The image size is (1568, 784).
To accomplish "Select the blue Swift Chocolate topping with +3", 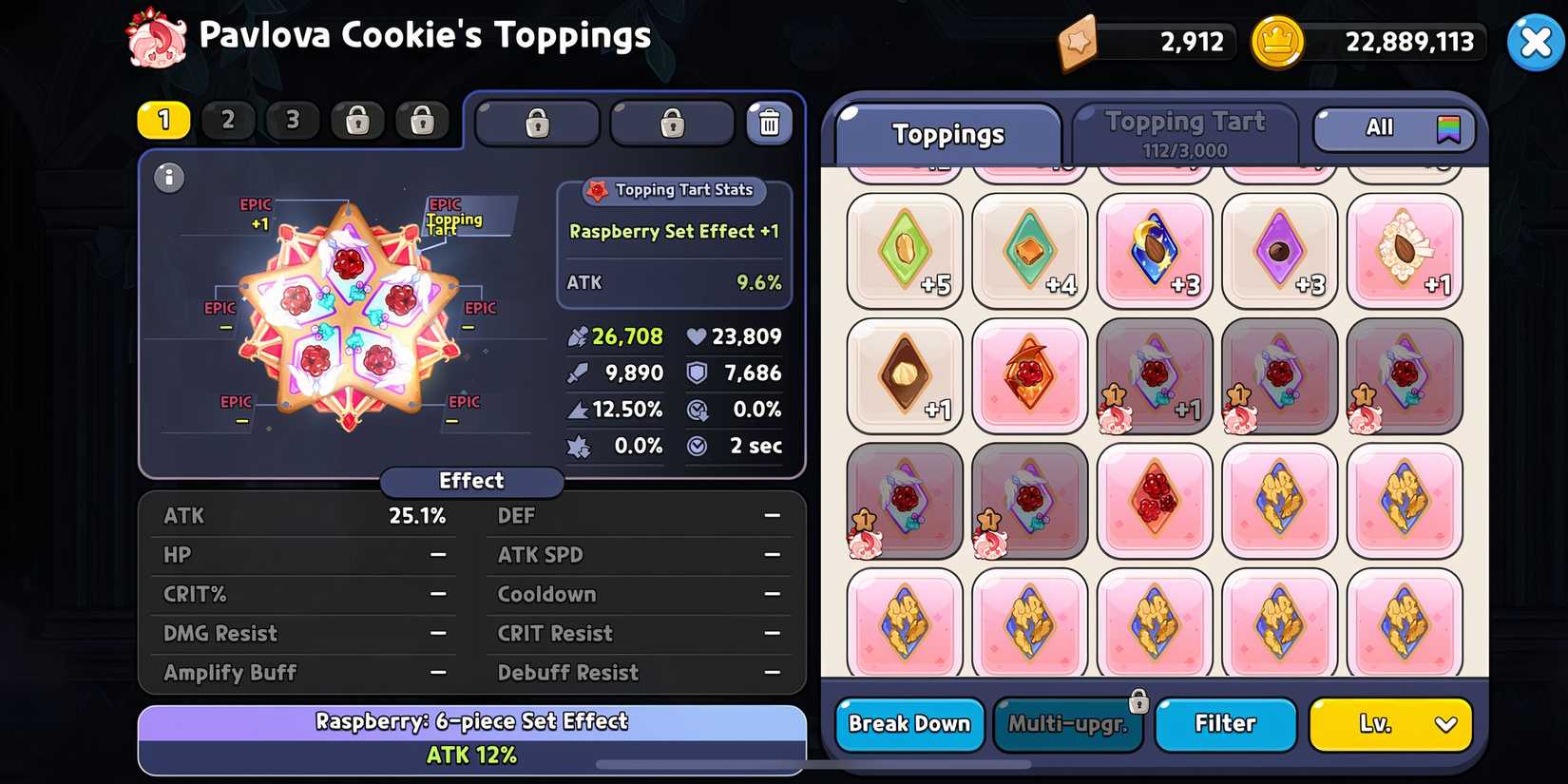I will pos(1154,251).
